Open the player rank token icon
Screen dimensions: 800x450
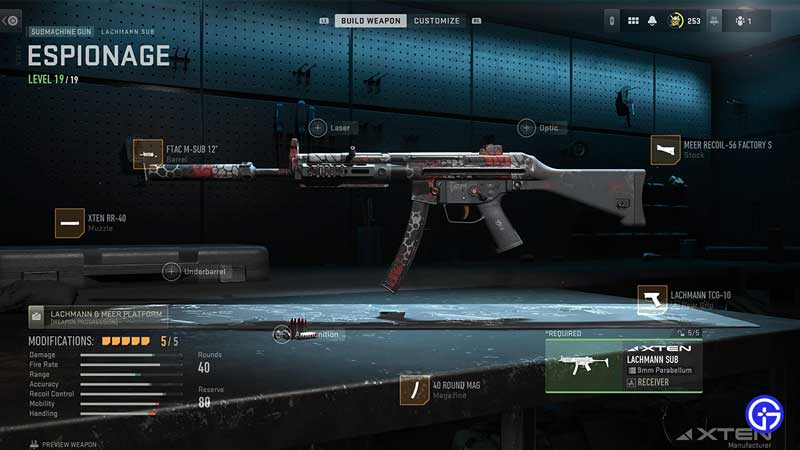click(x=672, y=20)
